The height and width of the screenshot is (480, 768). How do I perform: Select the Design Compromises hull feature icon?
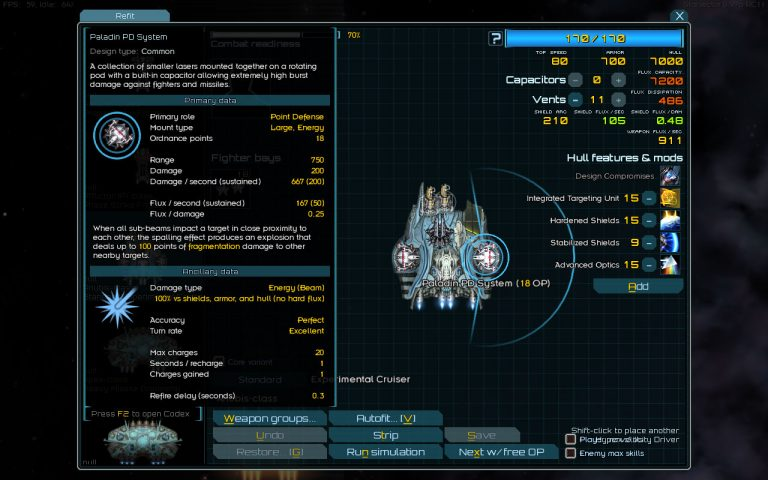click(x=669, y=176)
